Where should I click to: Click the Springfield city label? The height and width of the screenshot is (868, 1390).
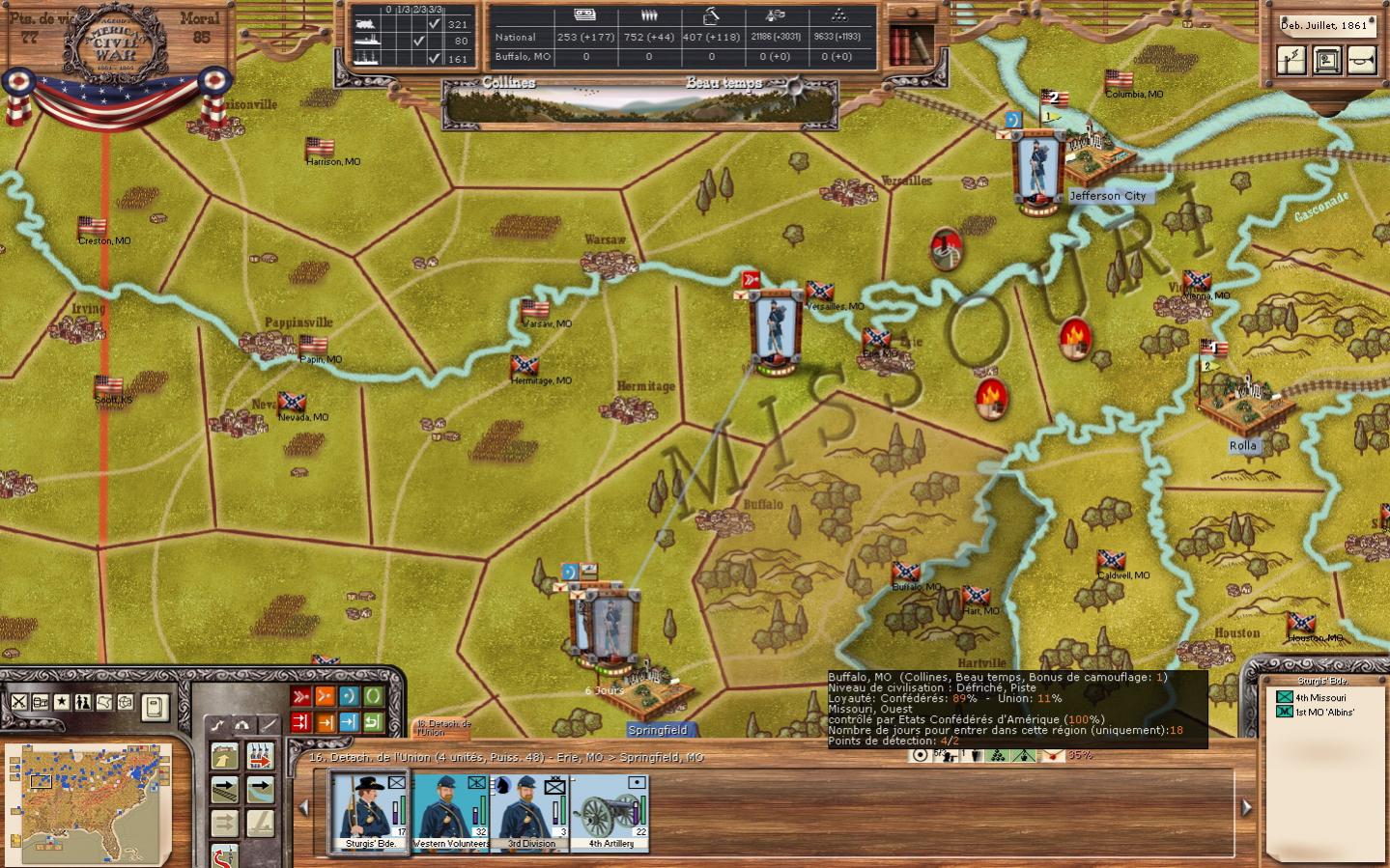coord(660,731)
